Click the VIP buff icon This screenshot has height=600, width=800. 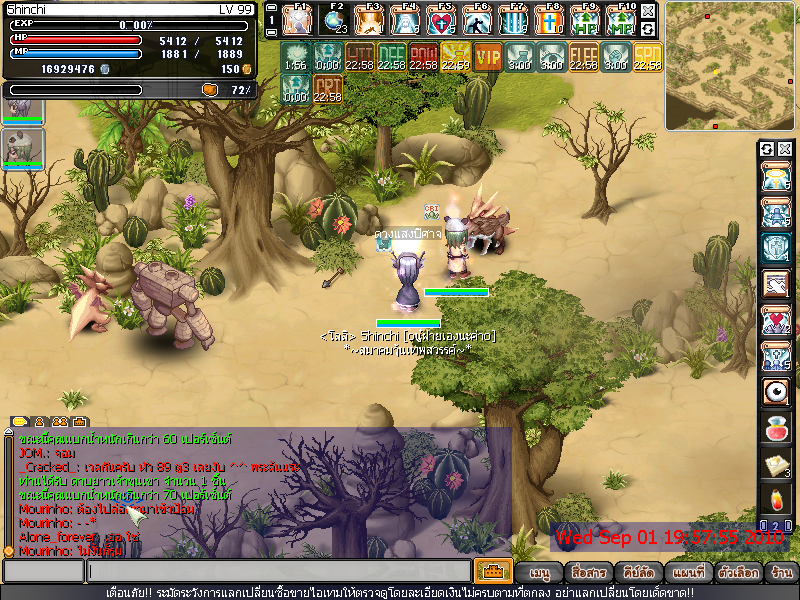(x=488, y=57)
